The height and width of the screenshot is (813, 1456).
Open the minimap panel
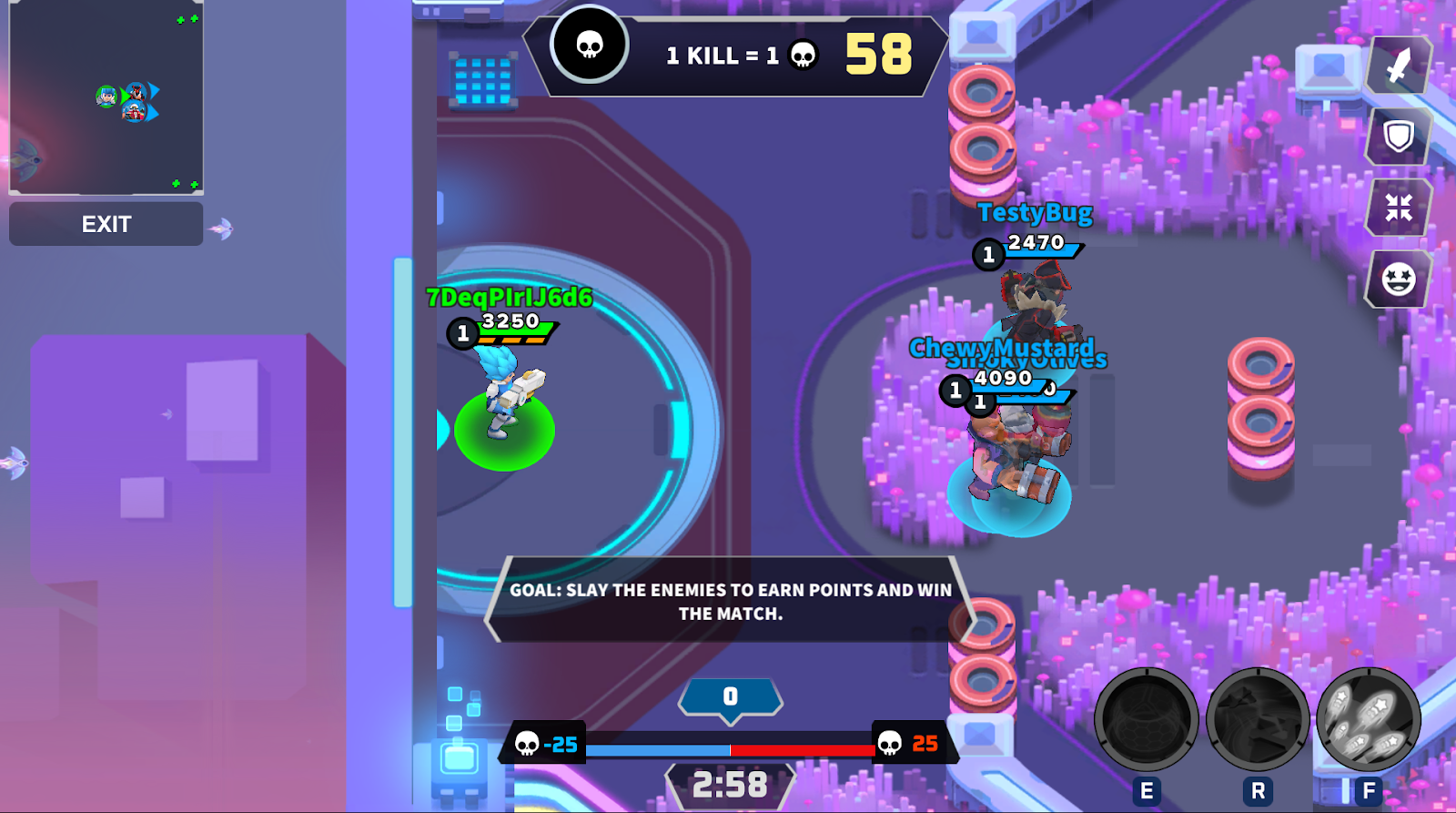(x=106, y=100)
